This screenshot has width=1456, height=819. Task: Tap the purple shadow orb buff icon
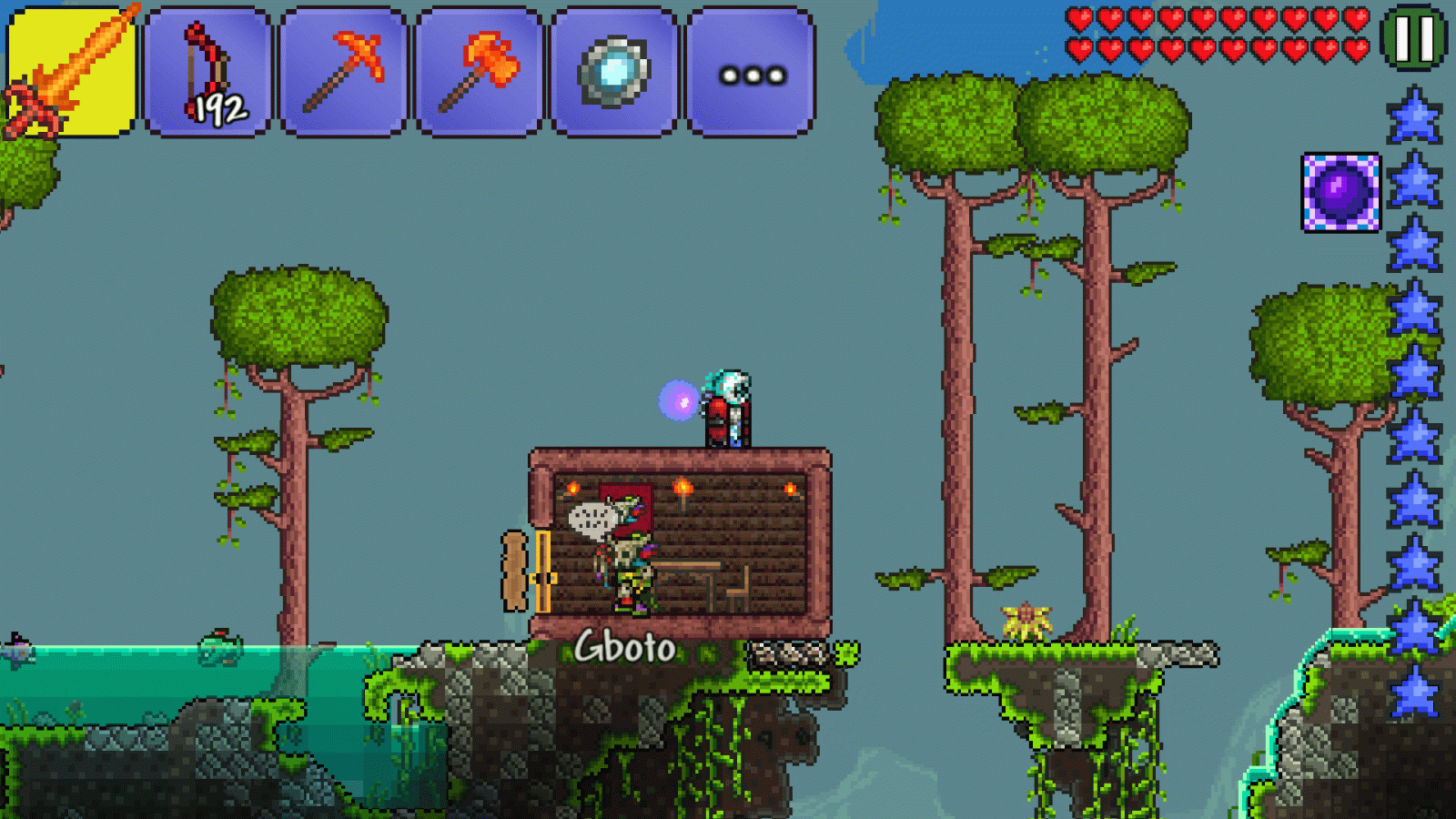(x=1340, y=192)
